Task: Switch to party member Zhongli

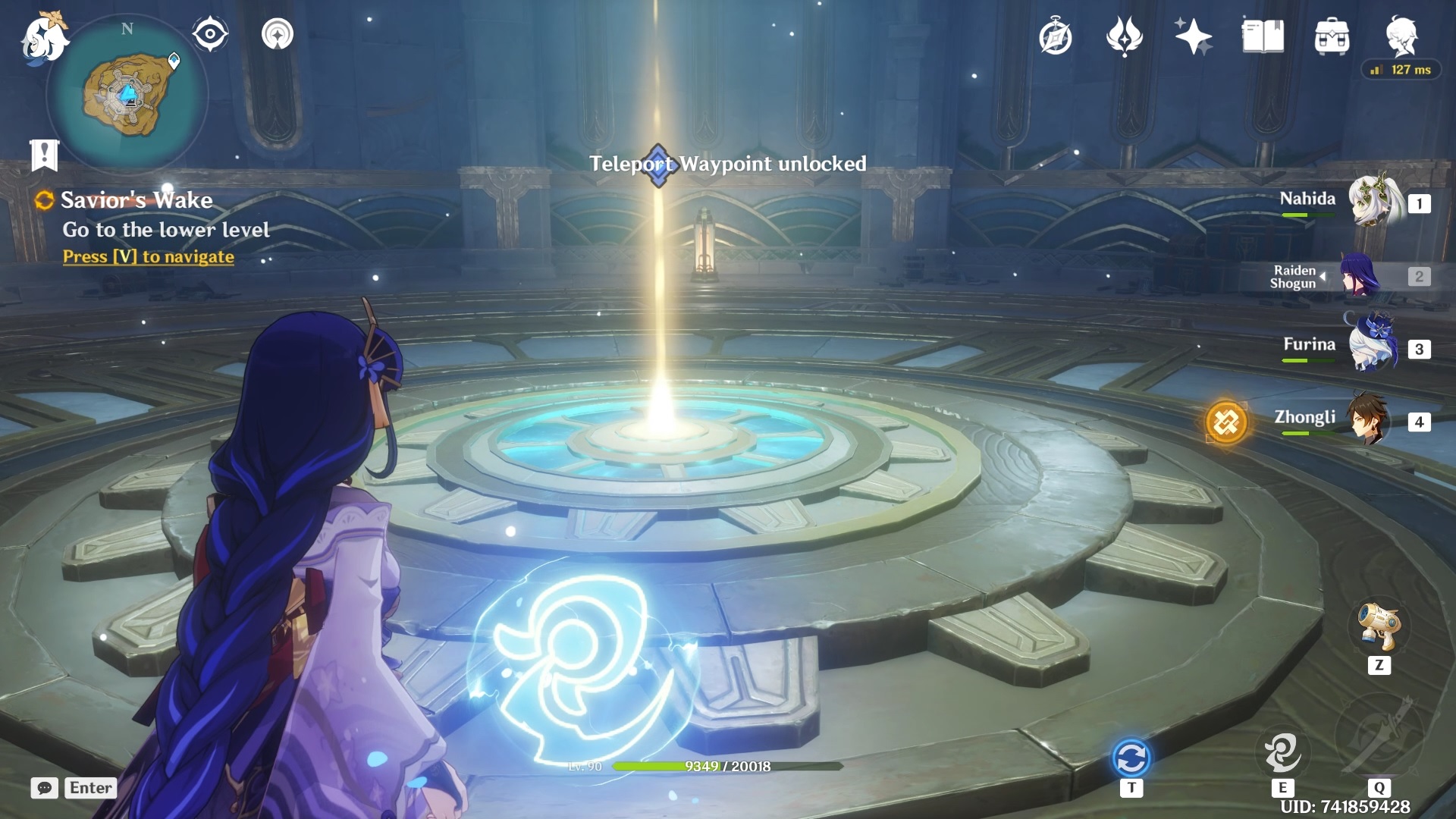Action: click(1369, 419)
